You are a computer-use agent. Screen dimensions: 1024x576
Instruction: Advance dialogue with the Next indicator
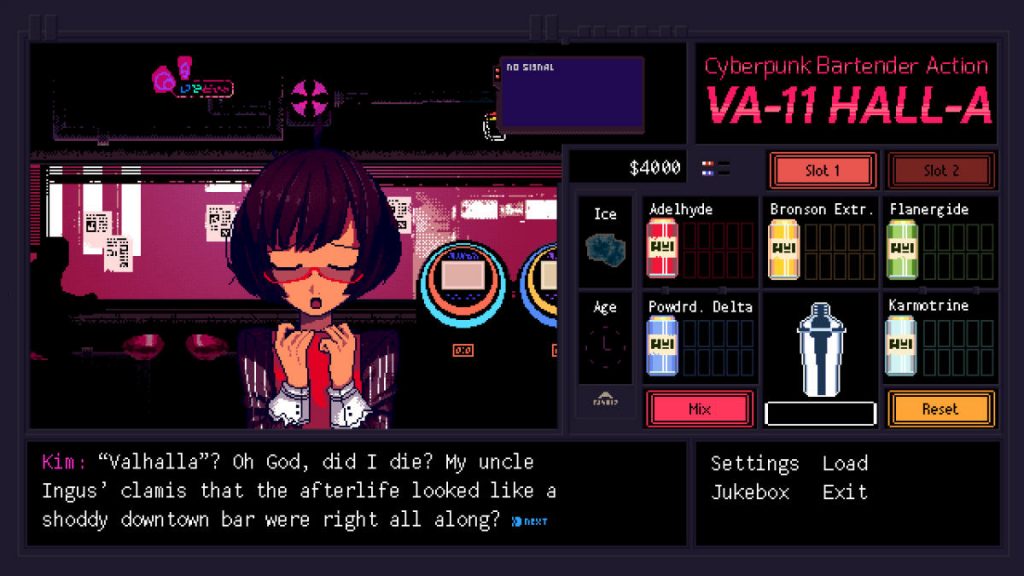click(x=529, y=521)
